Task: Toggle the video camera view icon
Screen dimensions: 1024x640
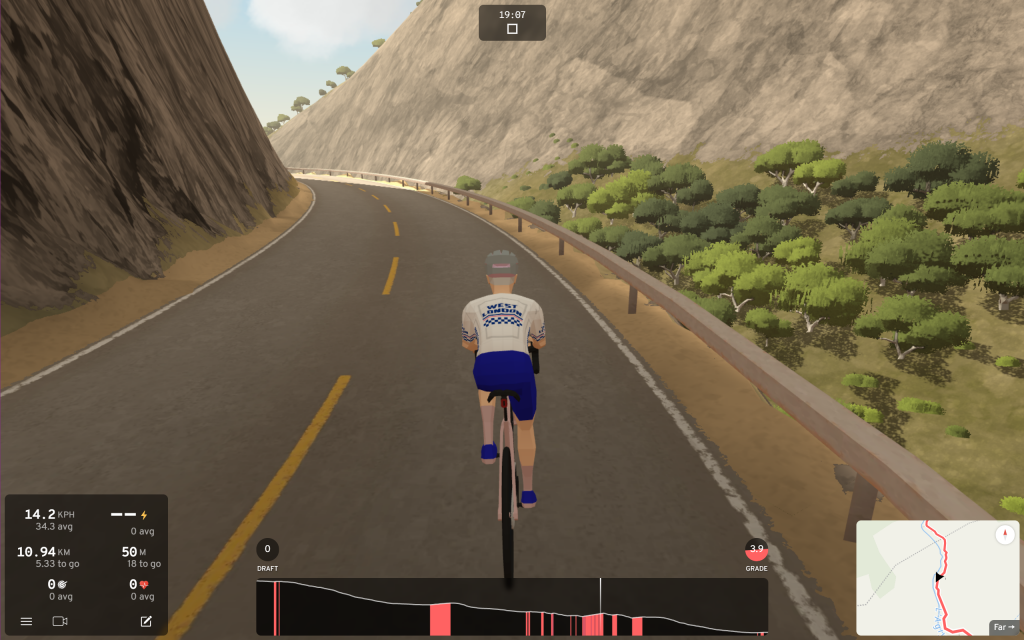Action: tap(60, 621)
